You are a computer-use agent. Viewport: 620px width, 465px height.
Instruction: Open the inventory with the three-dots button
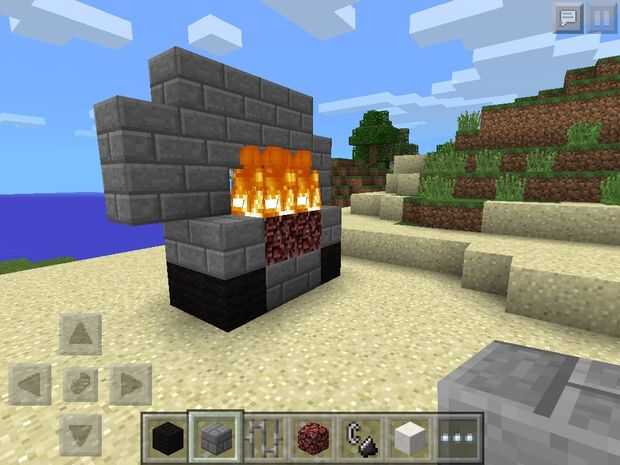(x=459, y=437)
